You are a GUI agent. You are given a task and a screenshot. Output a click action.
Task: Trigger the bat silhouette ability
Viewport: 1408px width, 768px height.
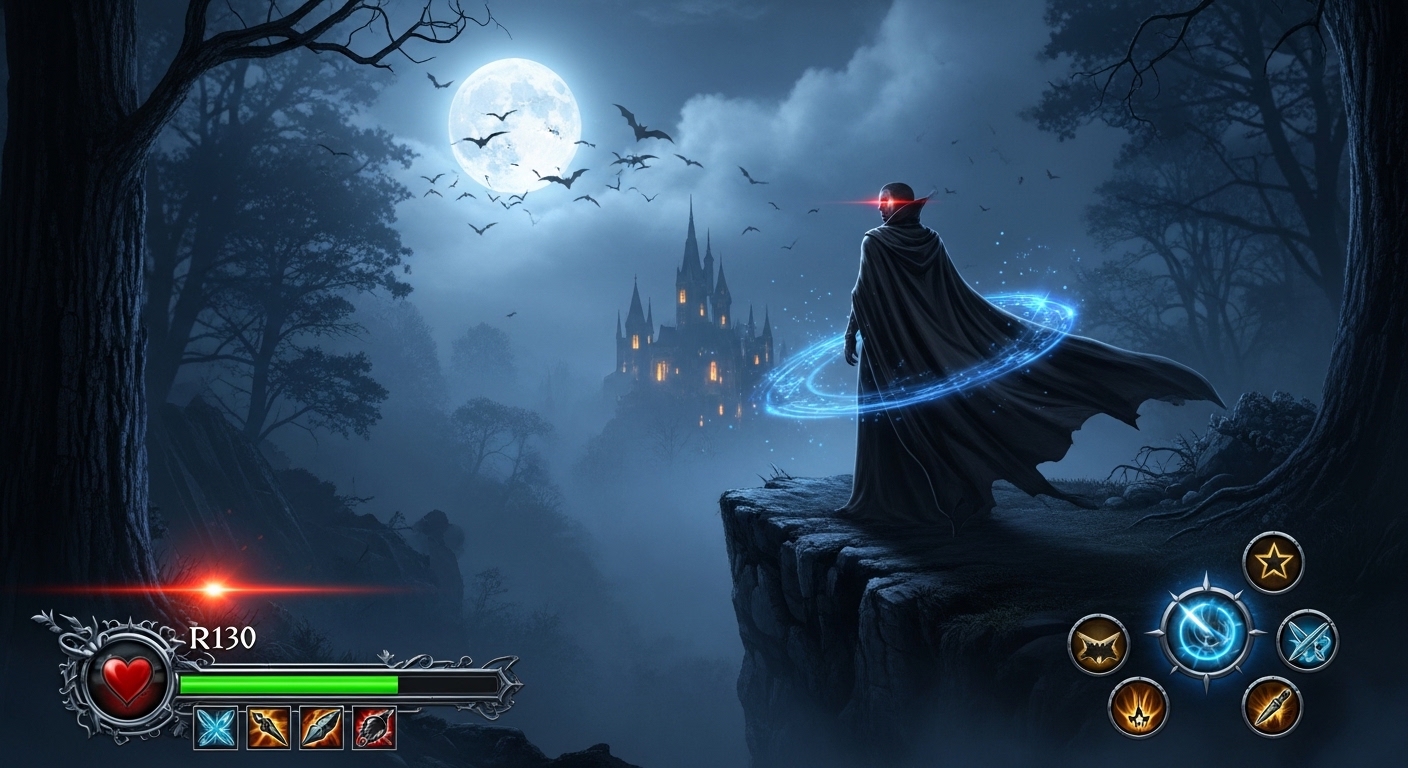click(x=1098, y=645)
